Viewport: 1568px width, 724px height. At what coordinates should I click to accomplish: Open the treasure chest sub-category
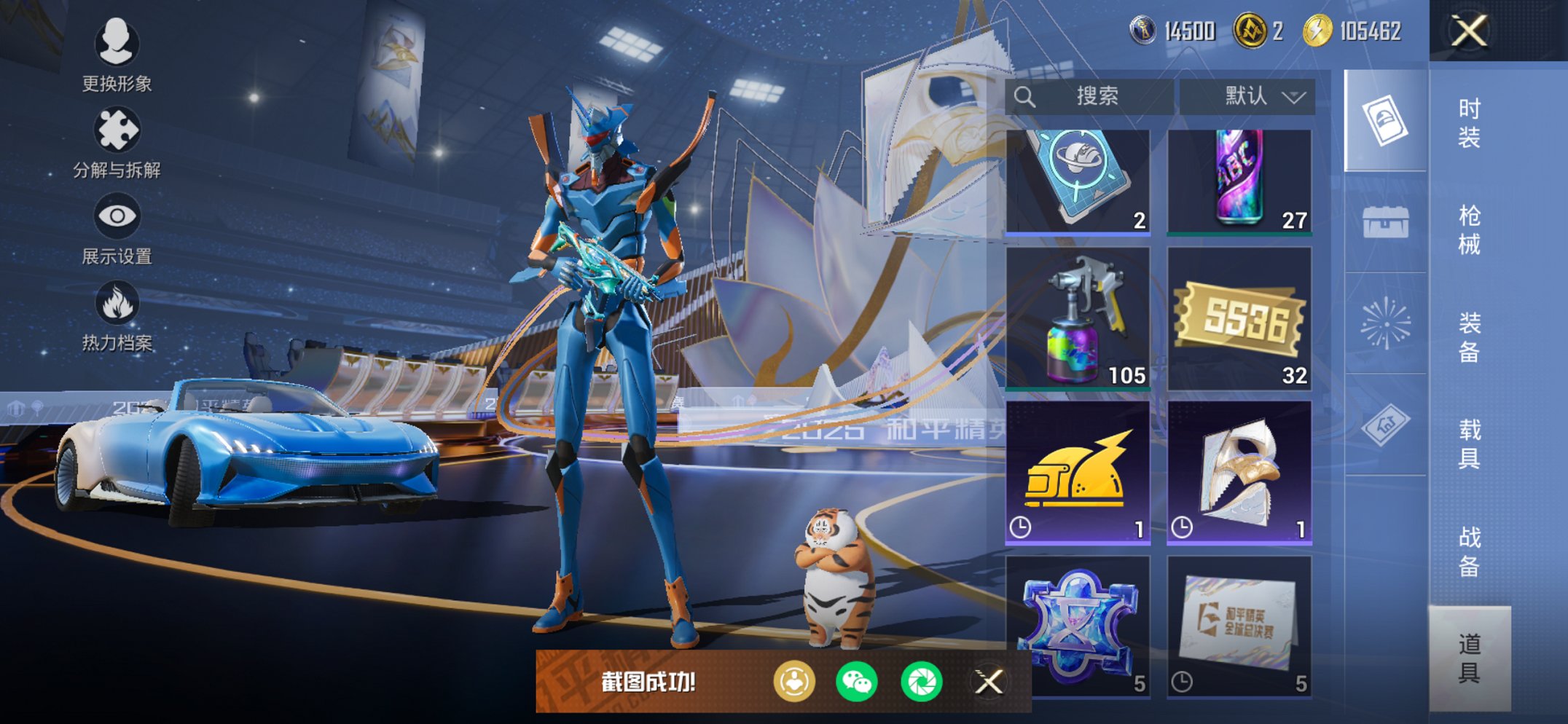click(1385, 222)
